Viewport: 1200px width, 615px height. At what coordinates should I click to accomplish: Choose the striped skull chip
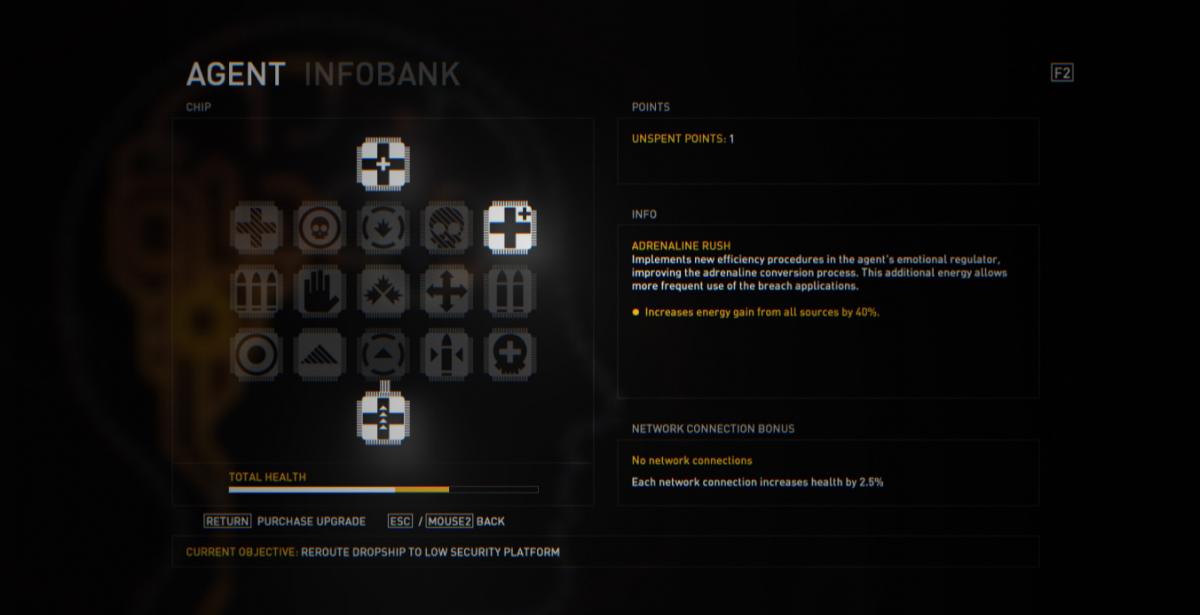[x=446, y=228]
